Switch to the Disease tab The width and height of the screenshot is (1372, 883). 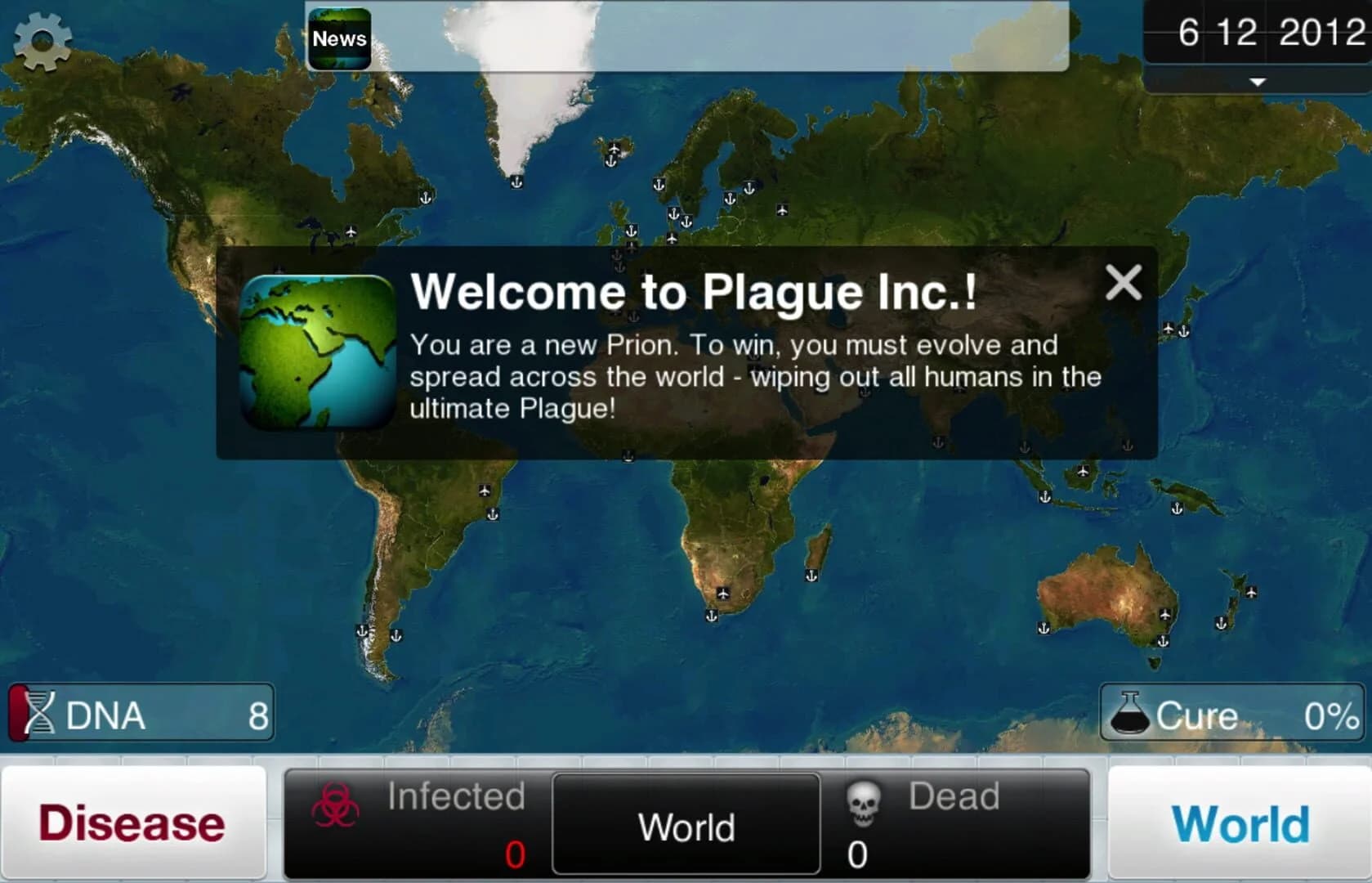[133, 822]
